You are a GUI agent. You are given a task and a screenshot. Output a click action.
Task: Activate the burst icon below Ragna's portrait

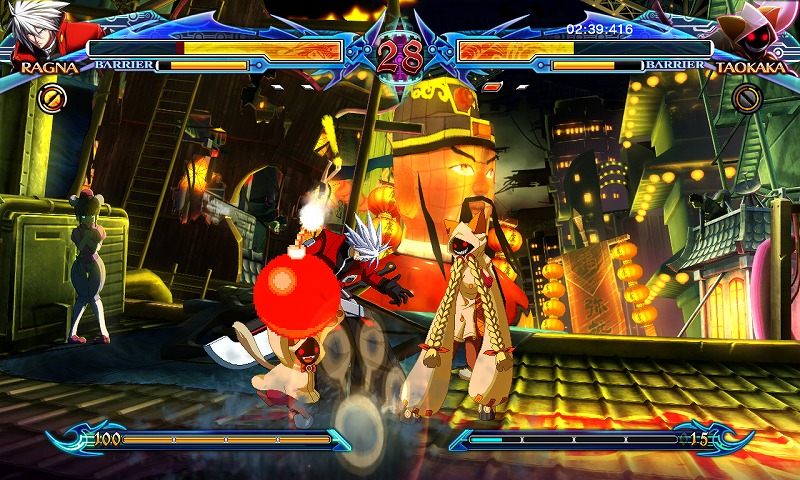click(52, 98)
